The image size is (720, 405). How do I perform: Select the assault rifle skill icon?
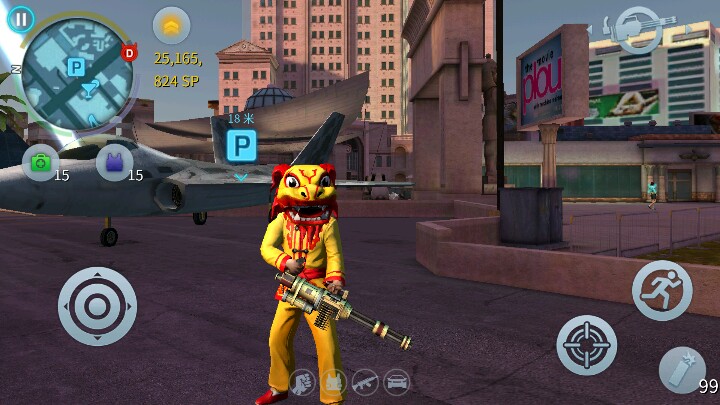pyautogui.click(x=366, y=381)
